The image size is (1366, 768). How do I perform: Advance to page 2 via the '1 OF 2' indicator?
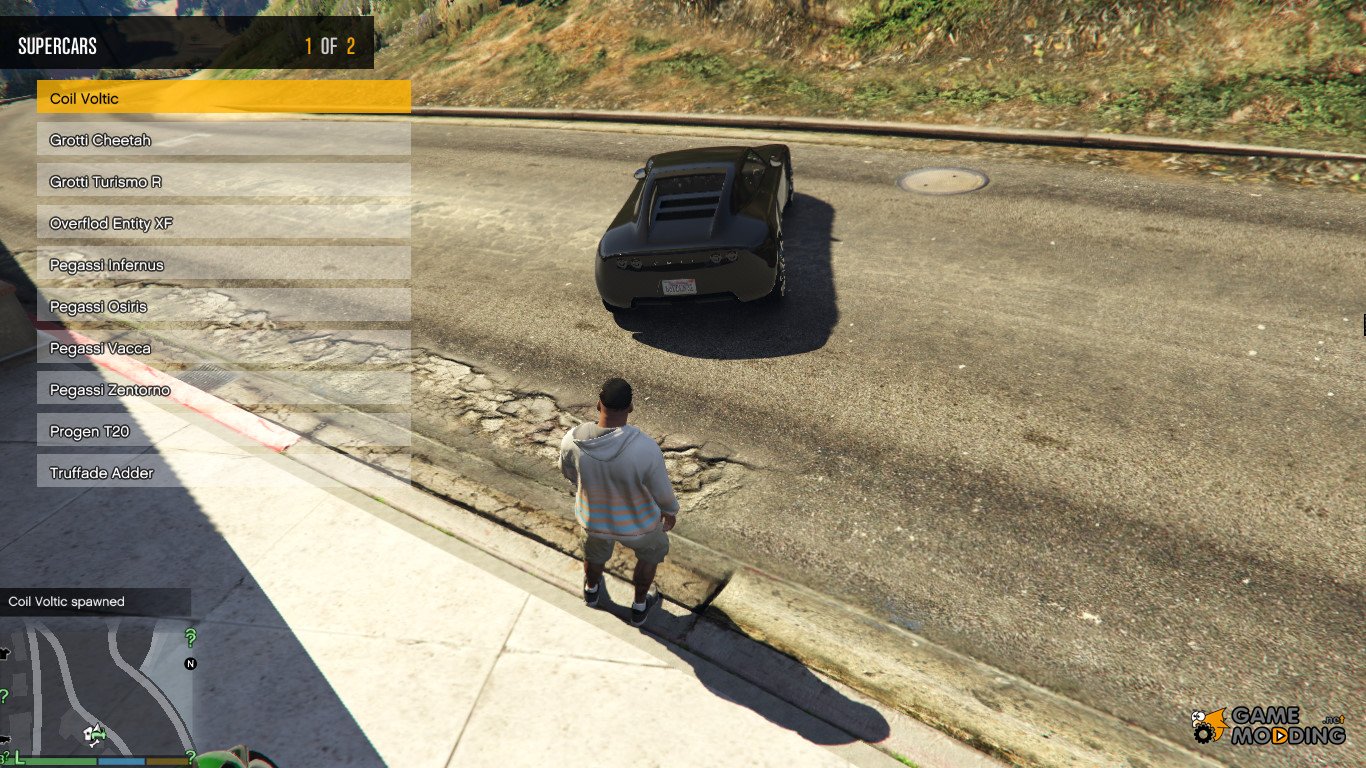tap(329, 45)
